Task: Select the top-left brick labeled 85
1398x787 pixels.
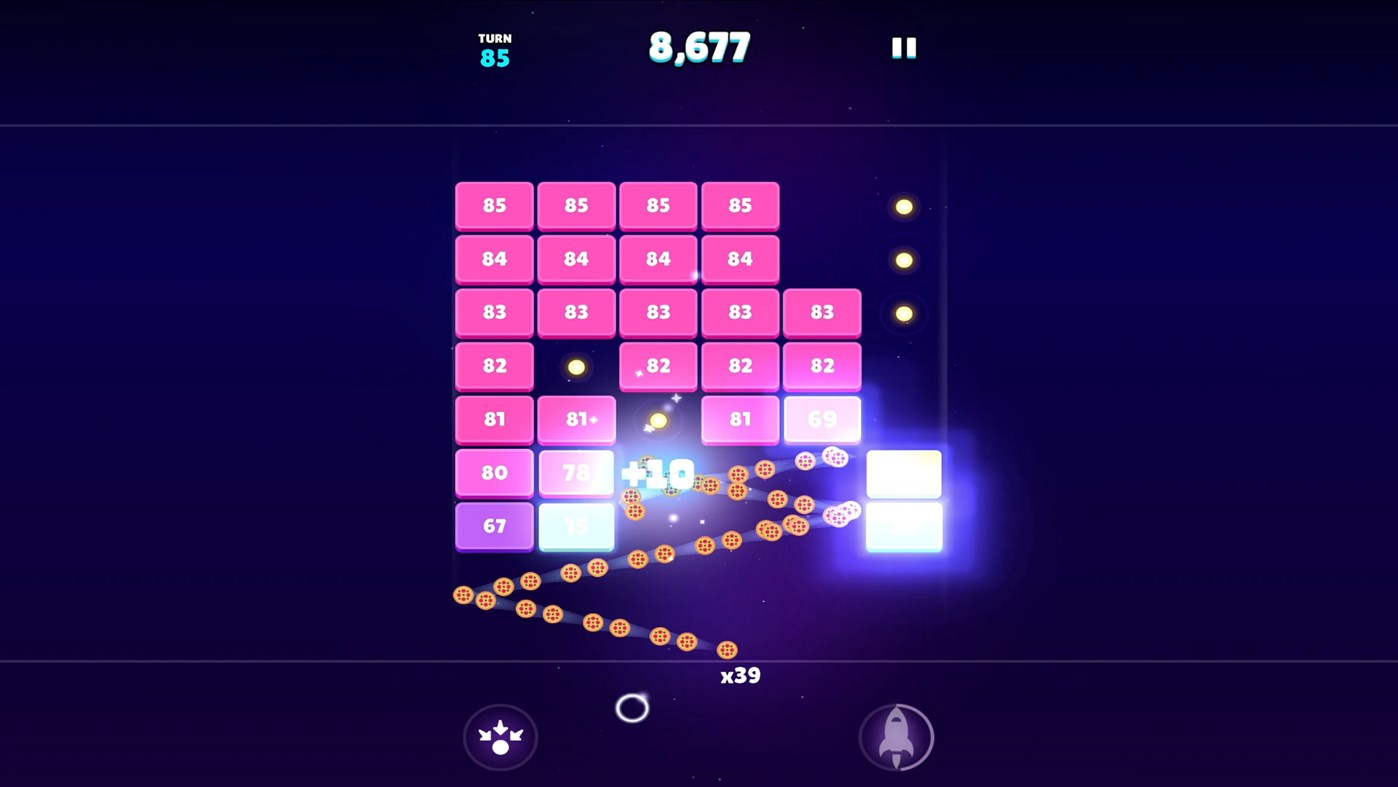Action: 494,205
